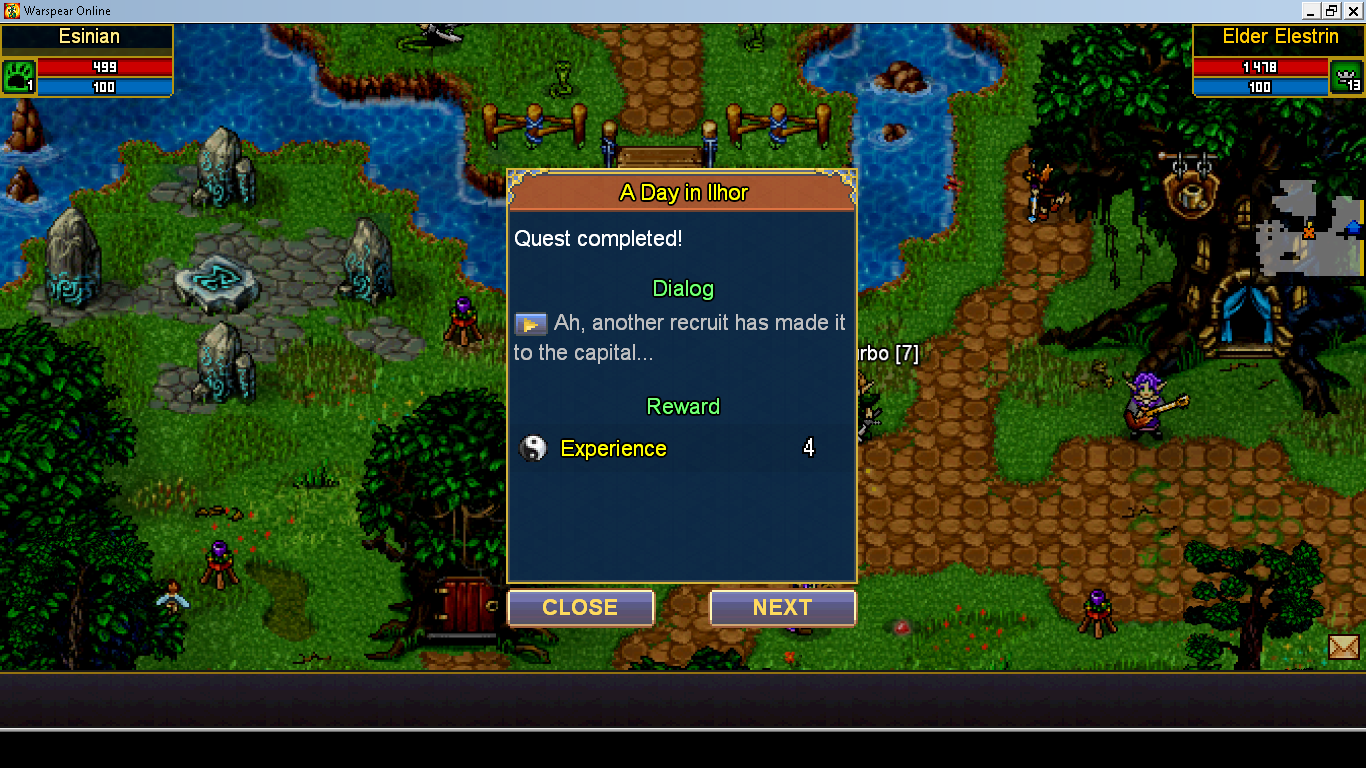Click Elder Elestrin's target portrait icon

point(1345,76)
